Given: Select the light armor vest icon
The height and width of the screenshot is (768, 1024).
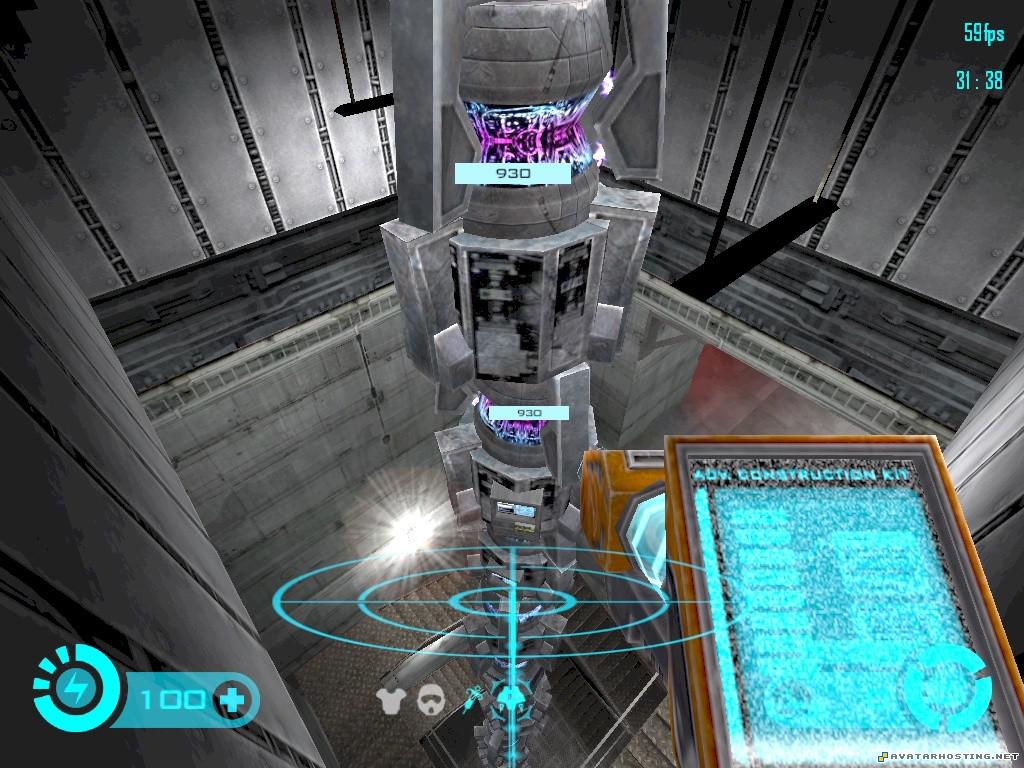Looking at the screenshot, I should point(390,700).
